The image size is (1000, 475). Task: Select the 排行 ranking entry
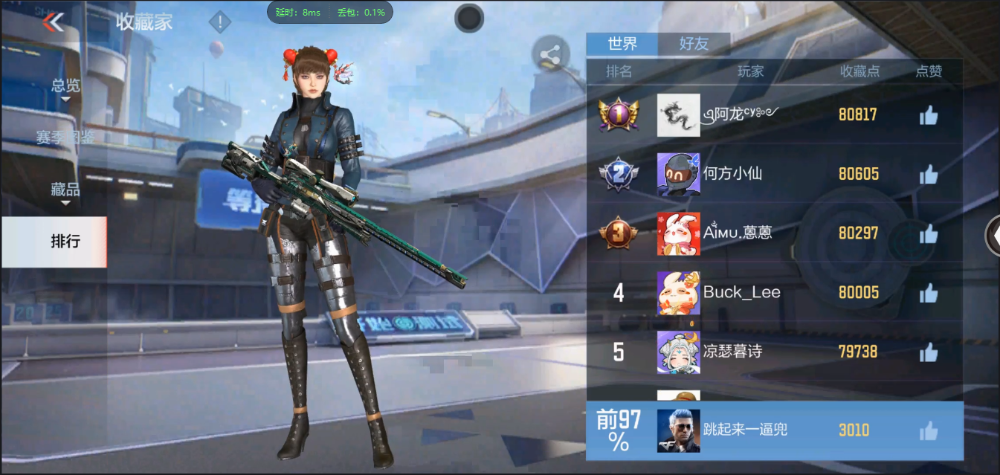(66, 241)
